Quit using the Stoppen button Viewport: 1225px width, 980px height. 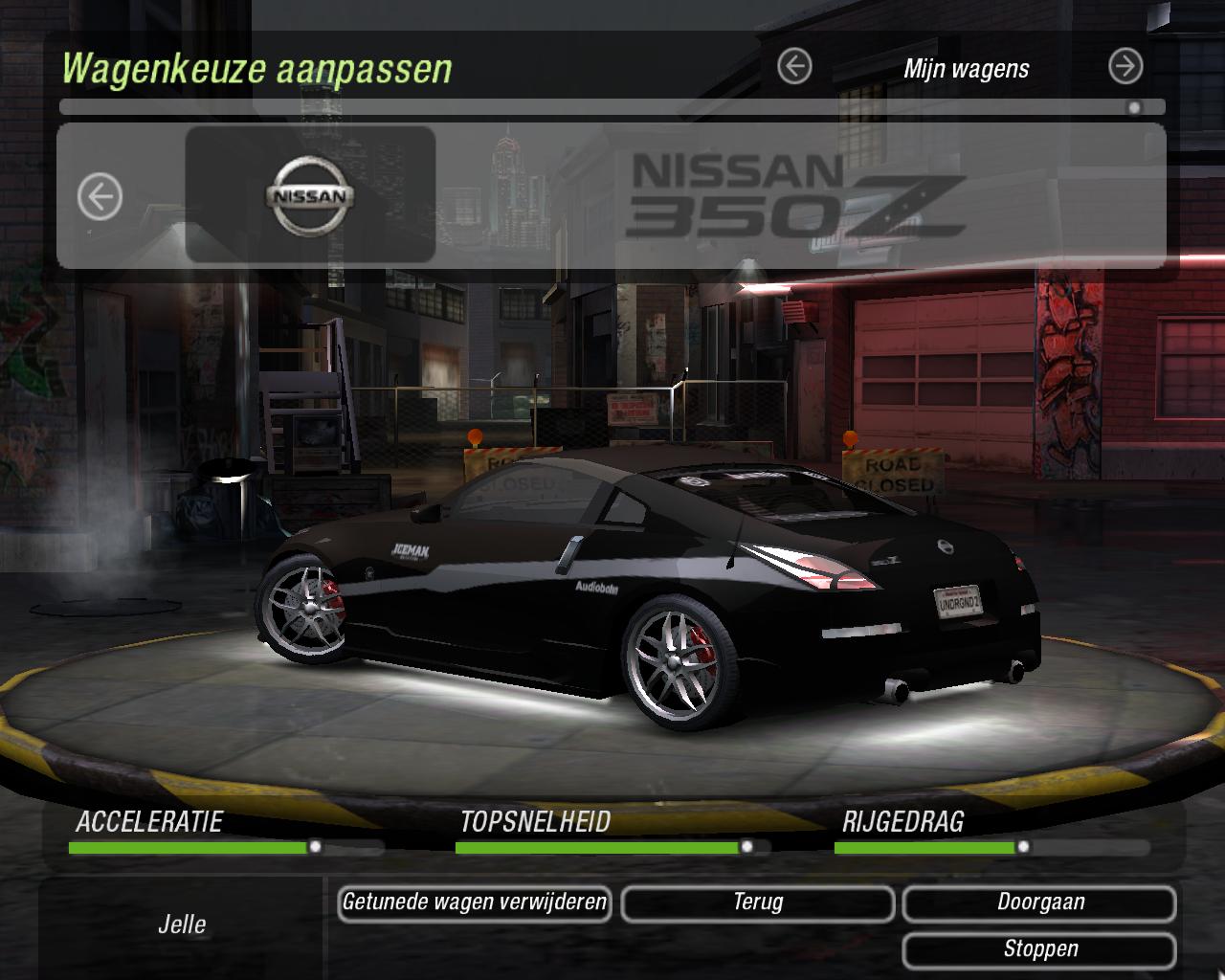[x=1040, y=949]
